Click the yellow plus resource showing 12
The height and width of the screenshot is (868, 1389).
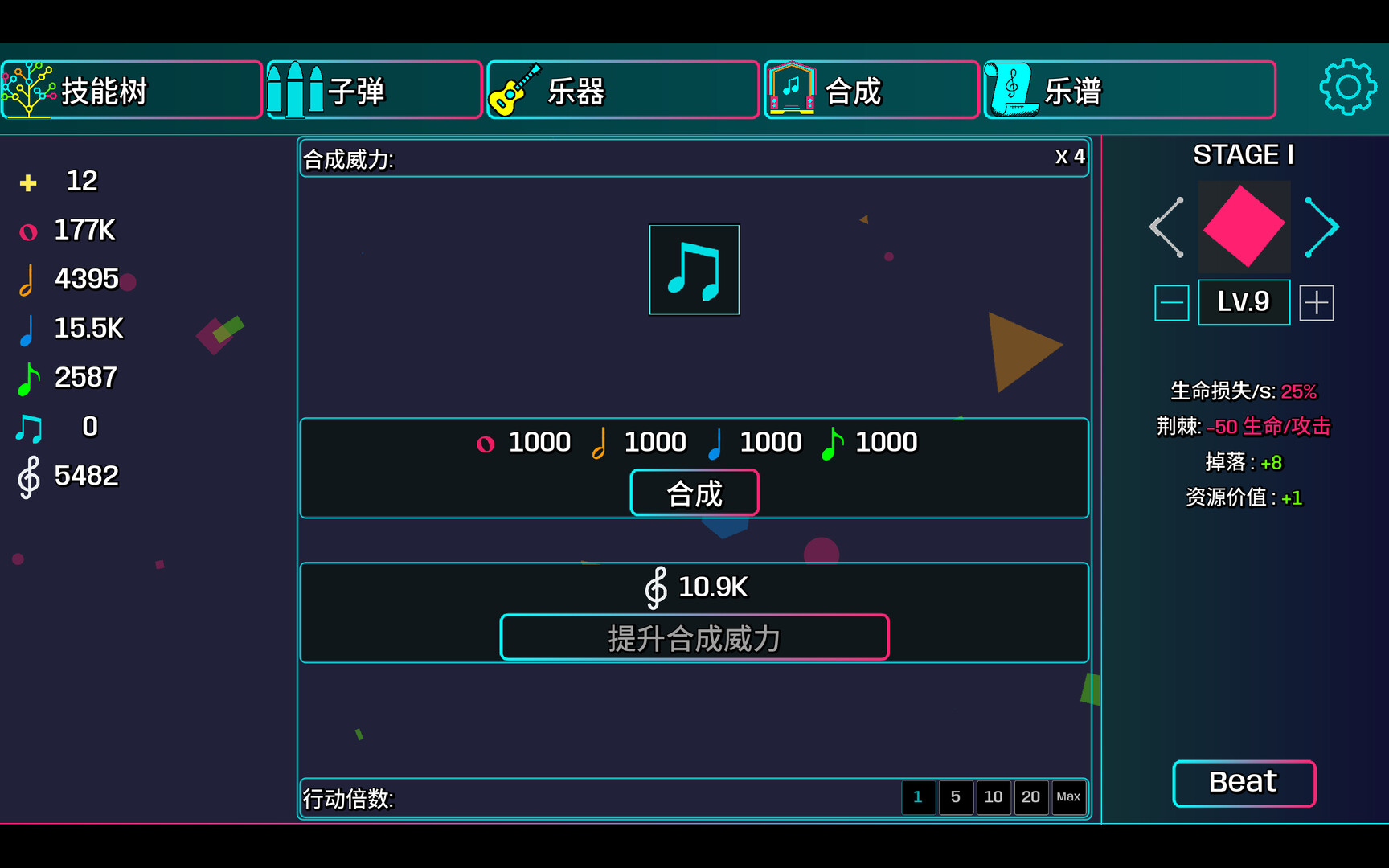[56, 181]
